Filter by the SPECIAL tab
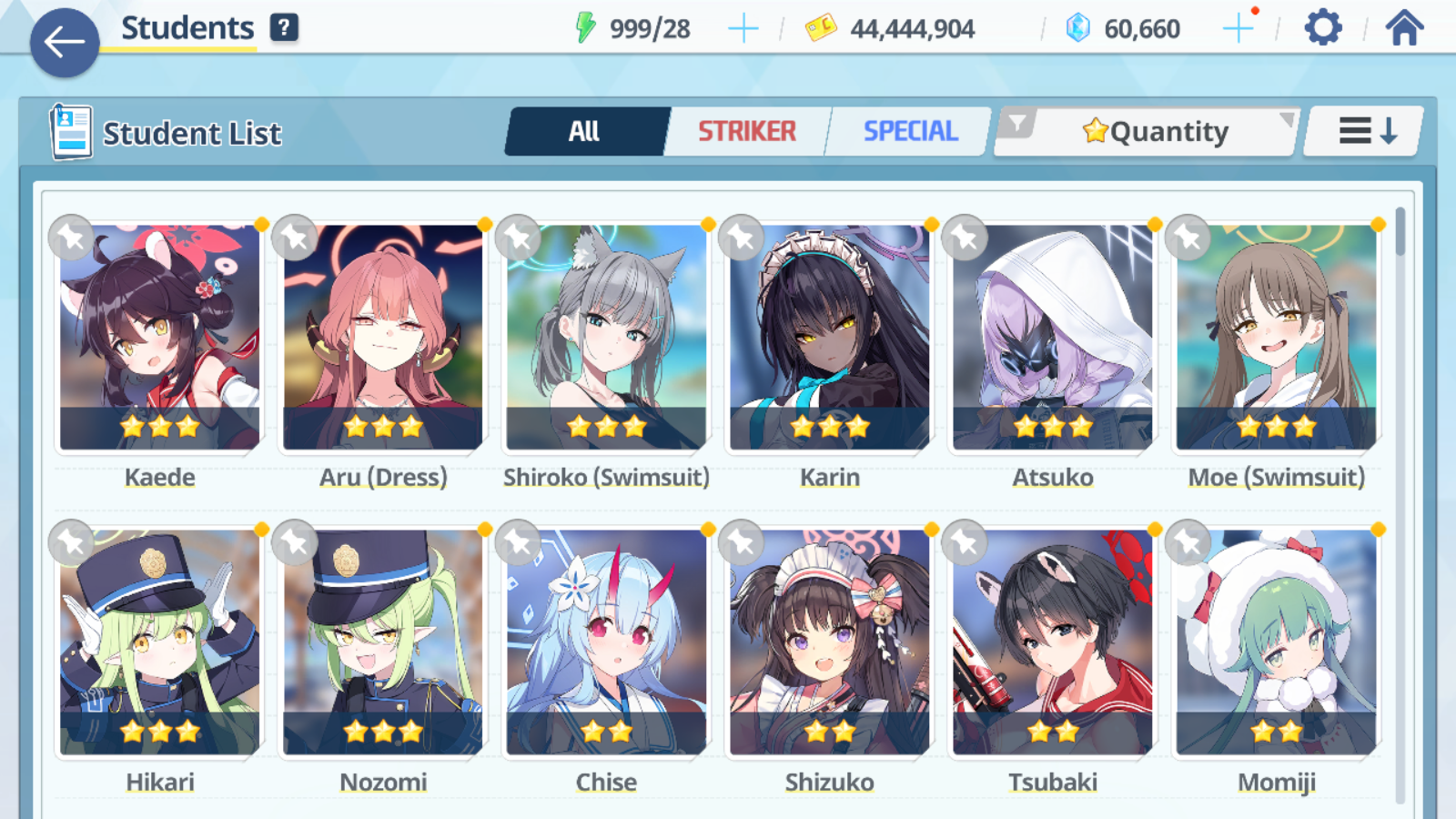This screenshot has height=819, width=1456. [910, 132]
